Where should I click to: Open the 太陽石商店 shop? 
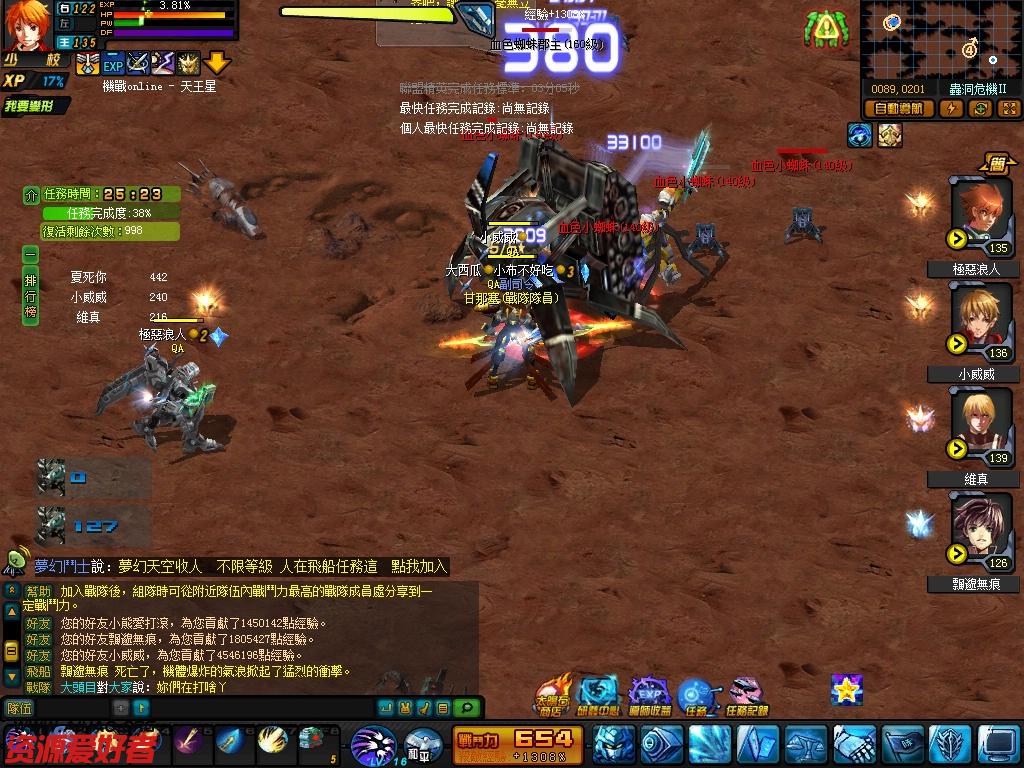coord(551,695)
